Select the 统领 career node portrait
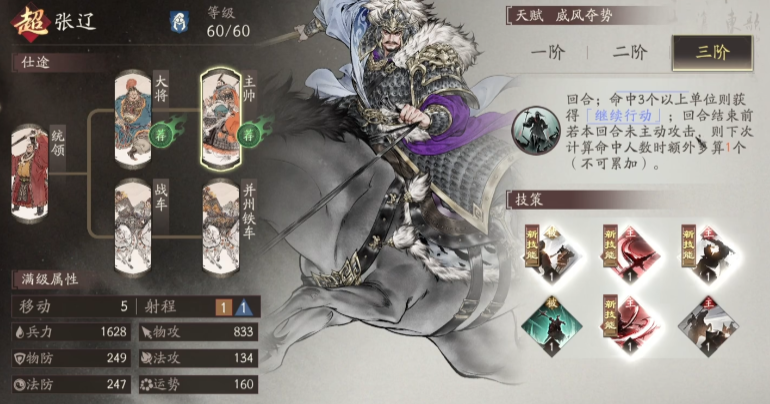This screenshot has height=404, width=770. pyautogui.click(x=30, y=162)
